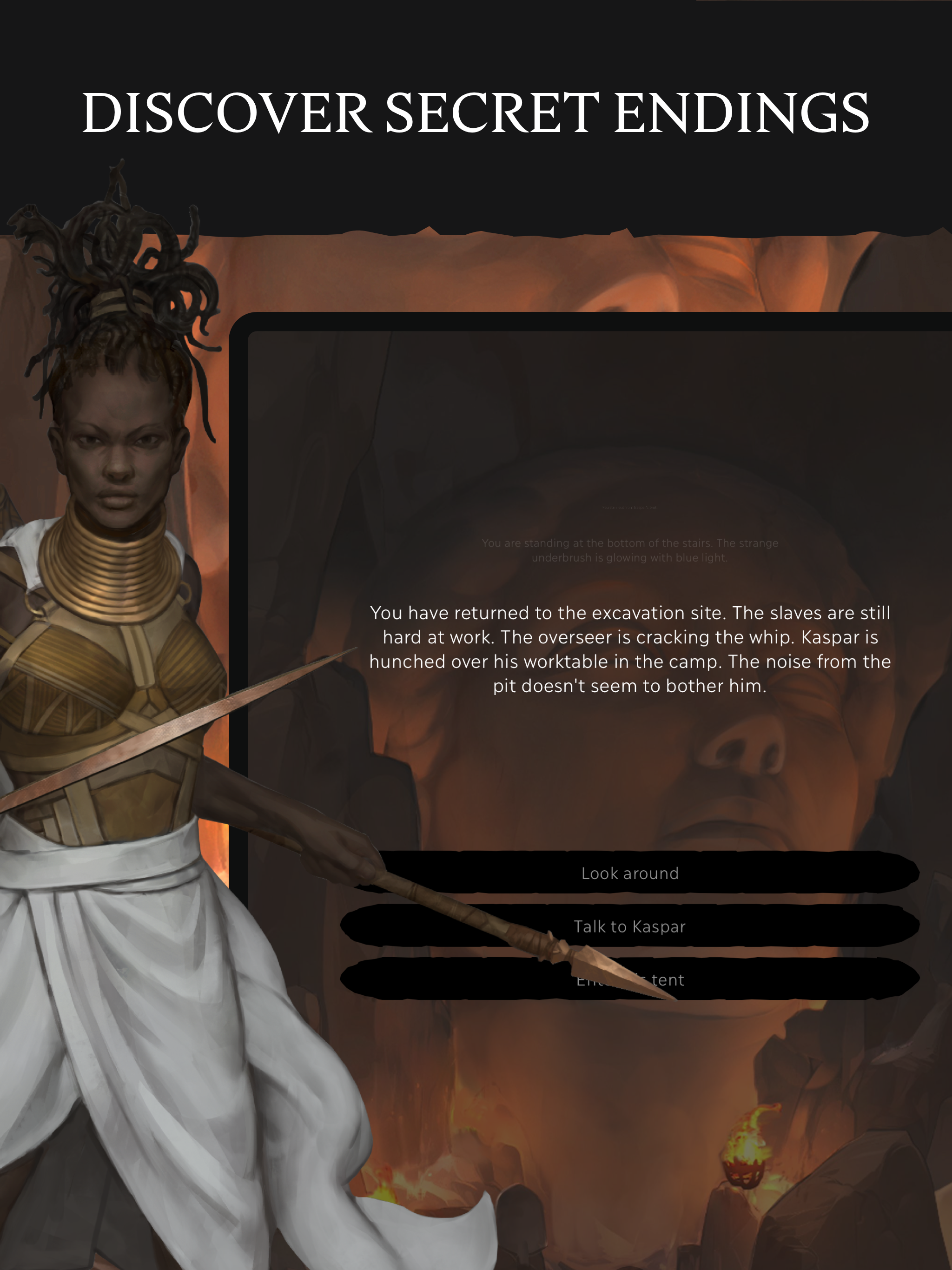Select Talk to Kaspar choice
The width and height of the screenshot is (952, 1270).
click(x=630, y=926)
